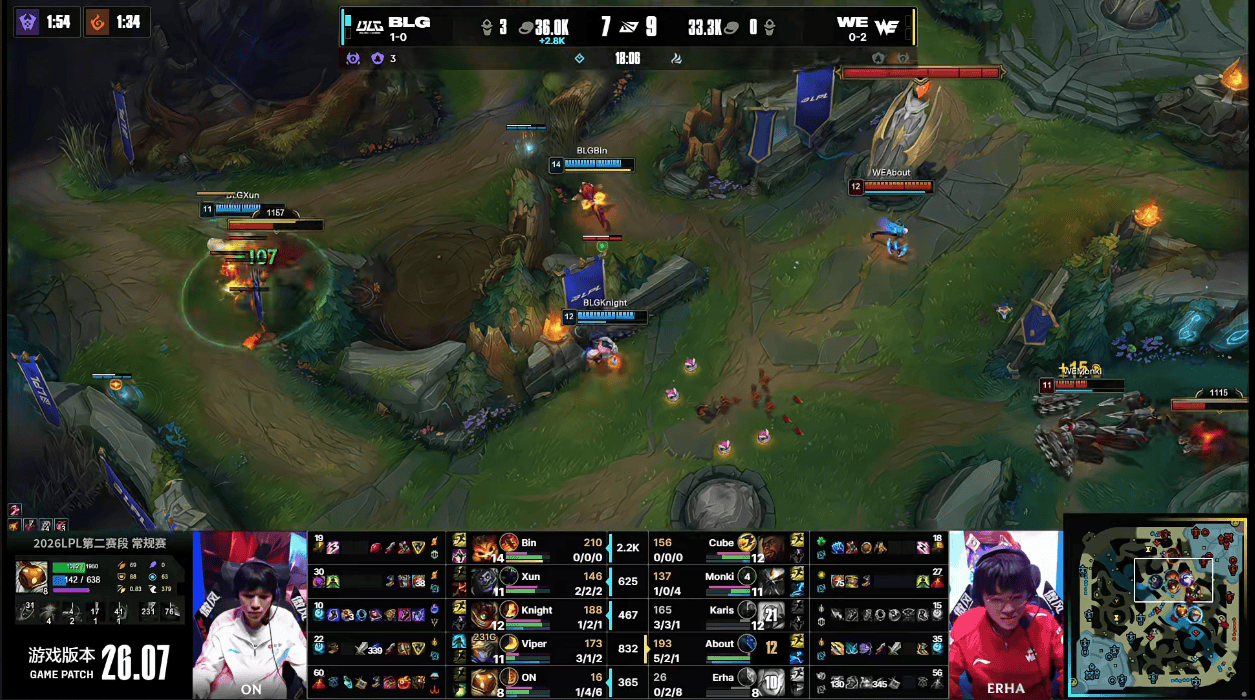Image resolution: width=1255 pixels, height=700 pixels.
Task: Select Bin's row in the scoreboard
Action: [x=540, y=548]
